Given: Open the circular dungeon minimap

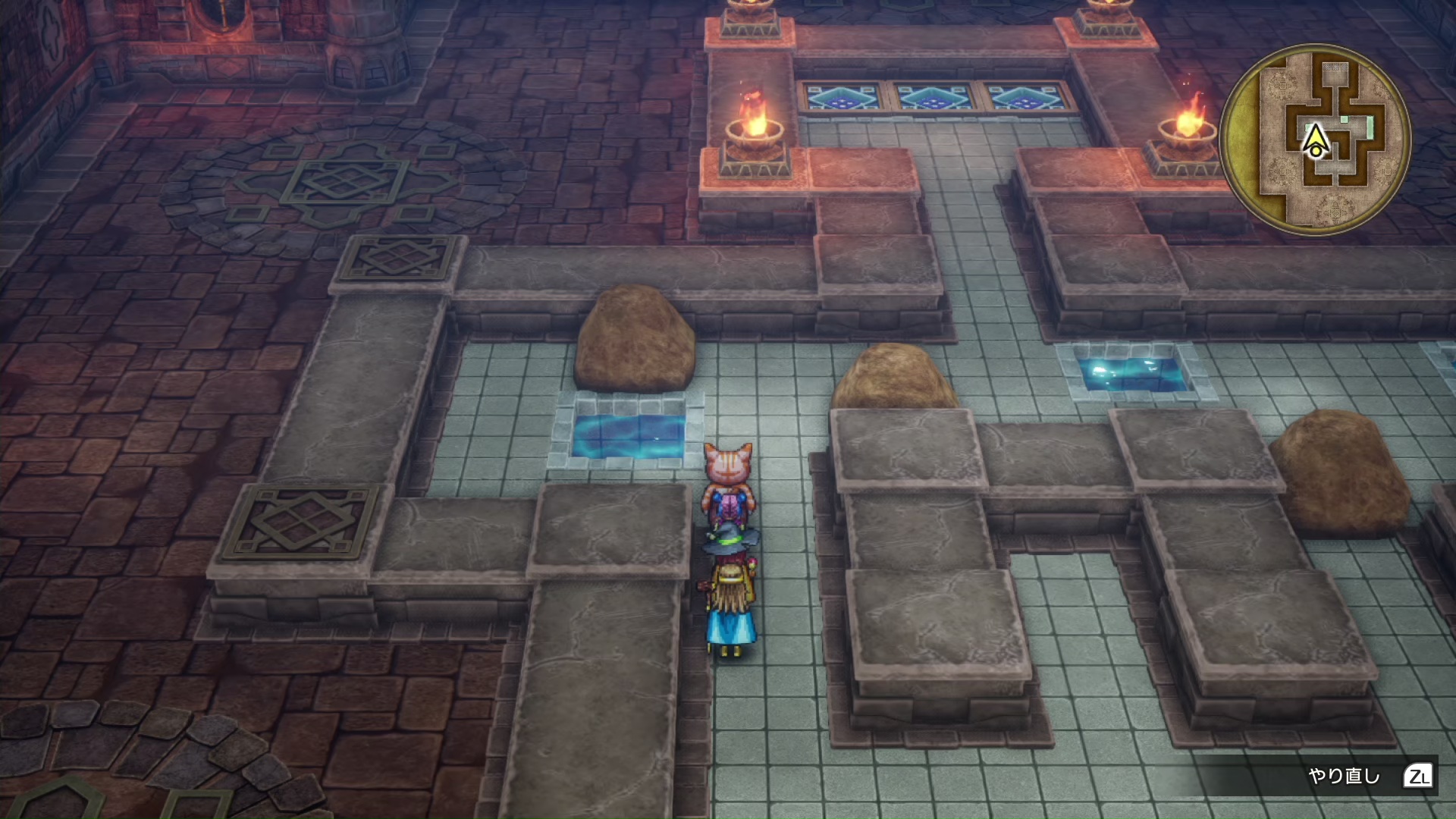Looking at the screenshot, I should (1315, 140).
